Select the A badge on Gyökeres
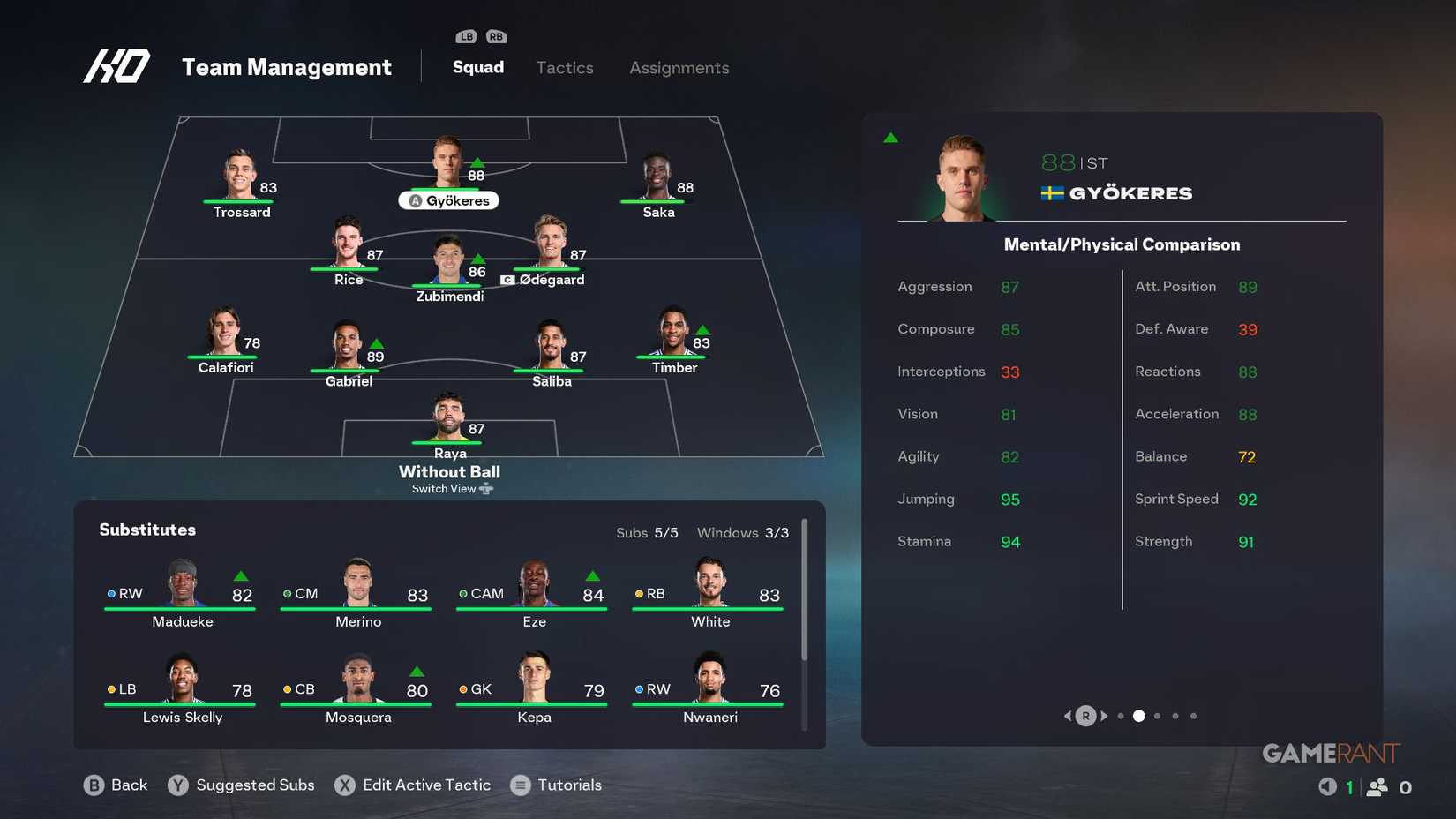This screenshot has width=1456, height=819. point(415,200)
